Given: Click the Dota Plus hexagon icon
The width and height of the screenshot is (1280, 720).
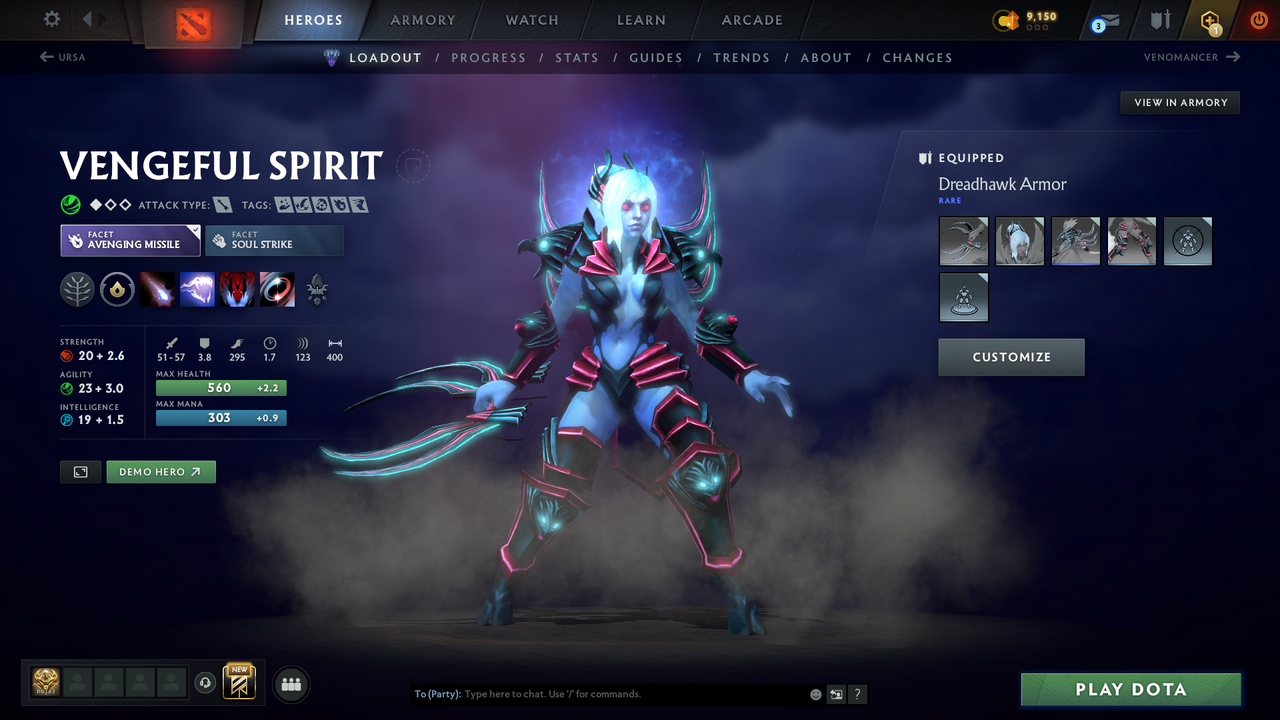Looking at the screenshot, I should click(1210, 20).
